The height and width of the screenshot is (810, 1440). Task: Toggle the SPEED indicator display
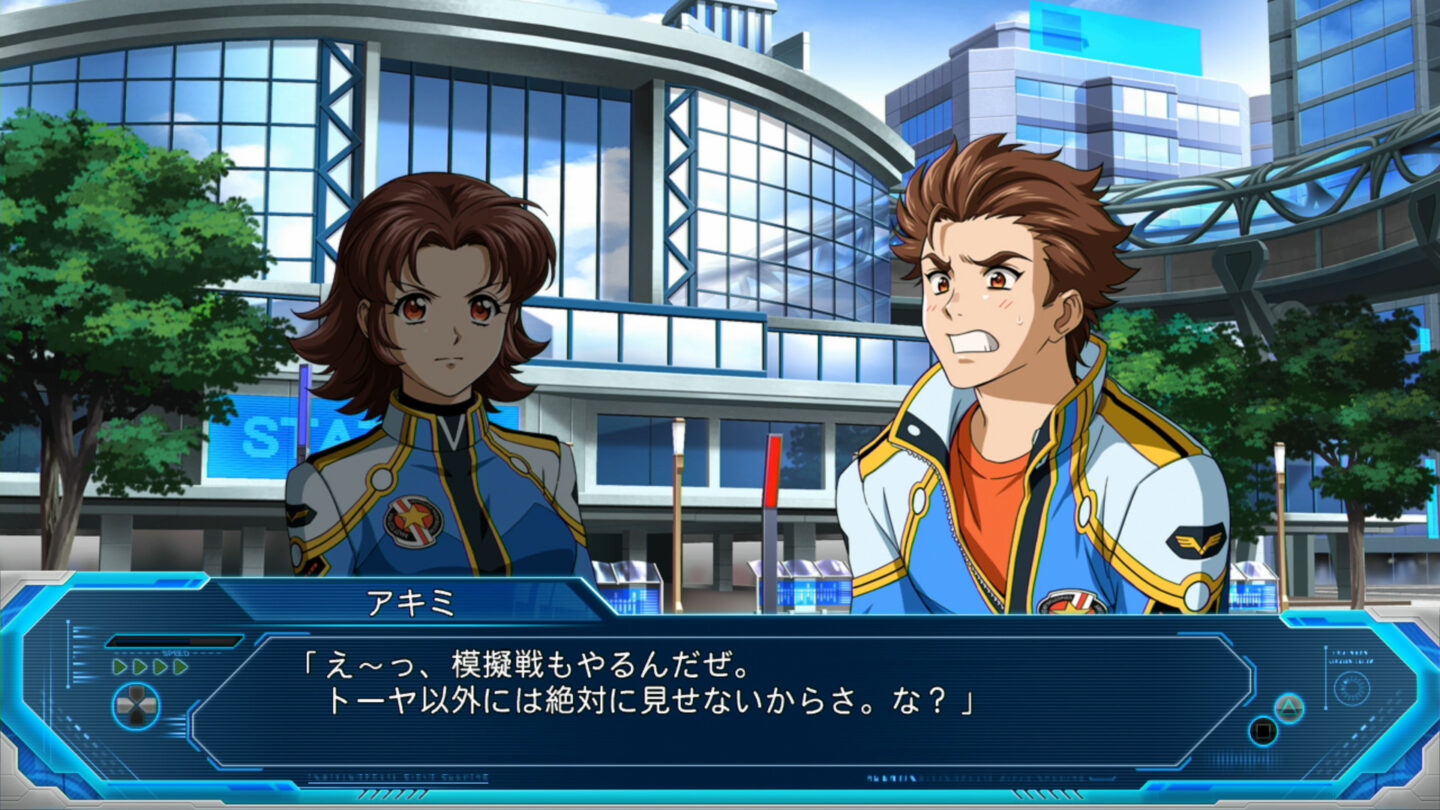pos(176,653)
